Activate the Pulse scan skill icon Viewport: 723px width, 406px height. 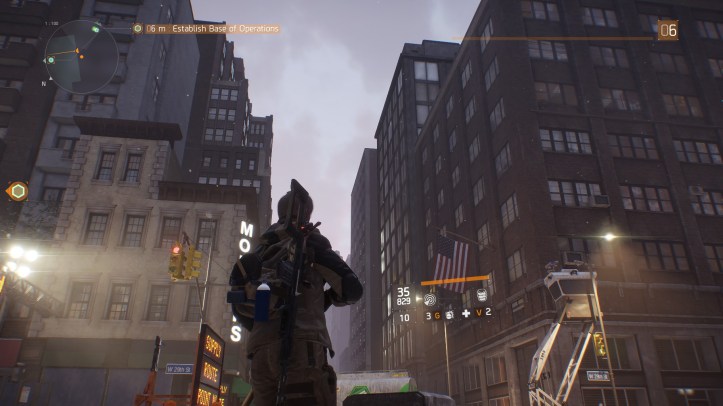pyautogui.click(x=431, y=297)
